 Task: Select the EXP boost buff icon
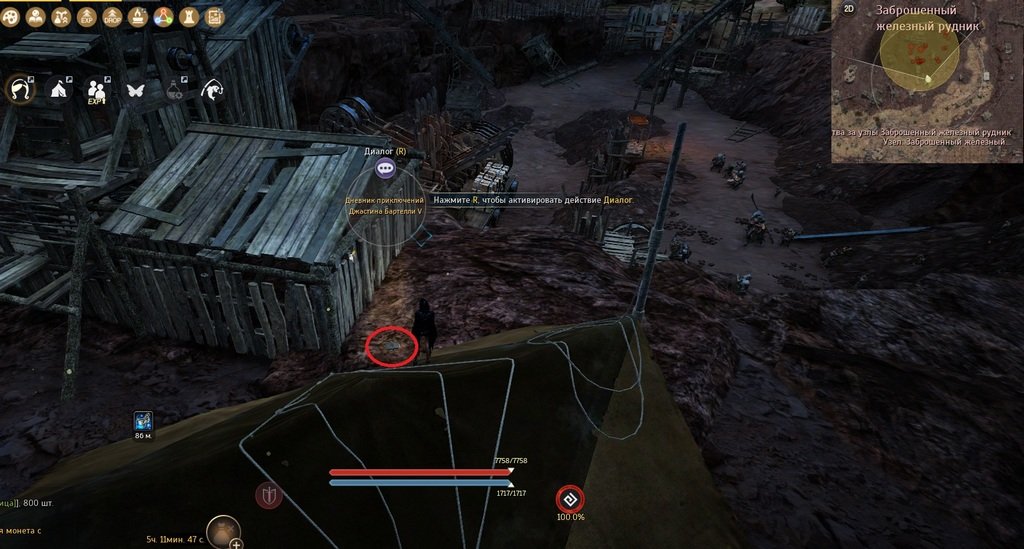85,17
